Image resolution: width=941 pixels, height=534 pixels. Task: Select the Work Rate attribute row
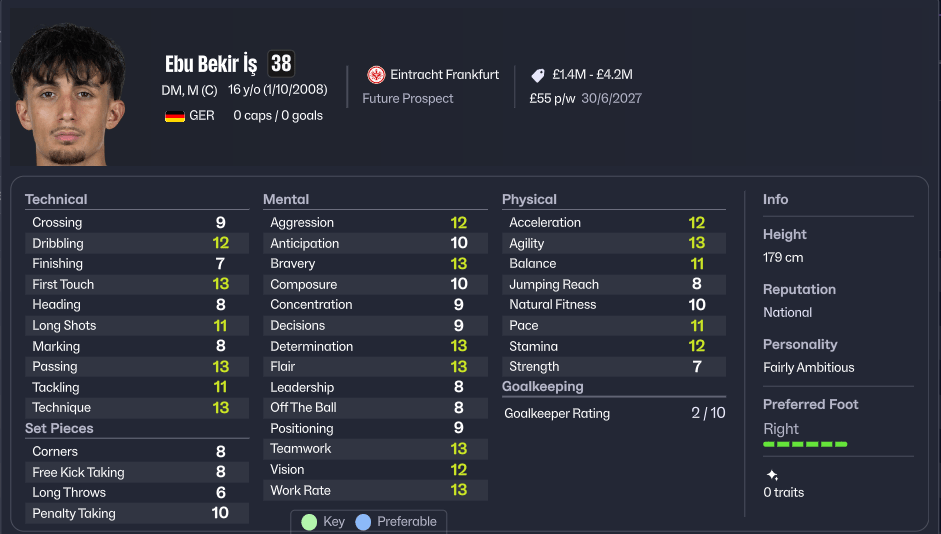coord(374,490)
